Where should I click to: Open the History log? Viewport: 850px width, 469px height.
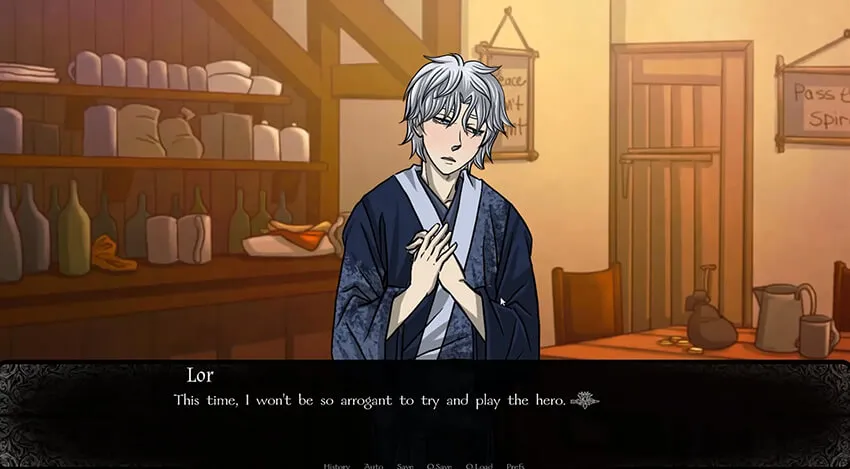(336, 465)
